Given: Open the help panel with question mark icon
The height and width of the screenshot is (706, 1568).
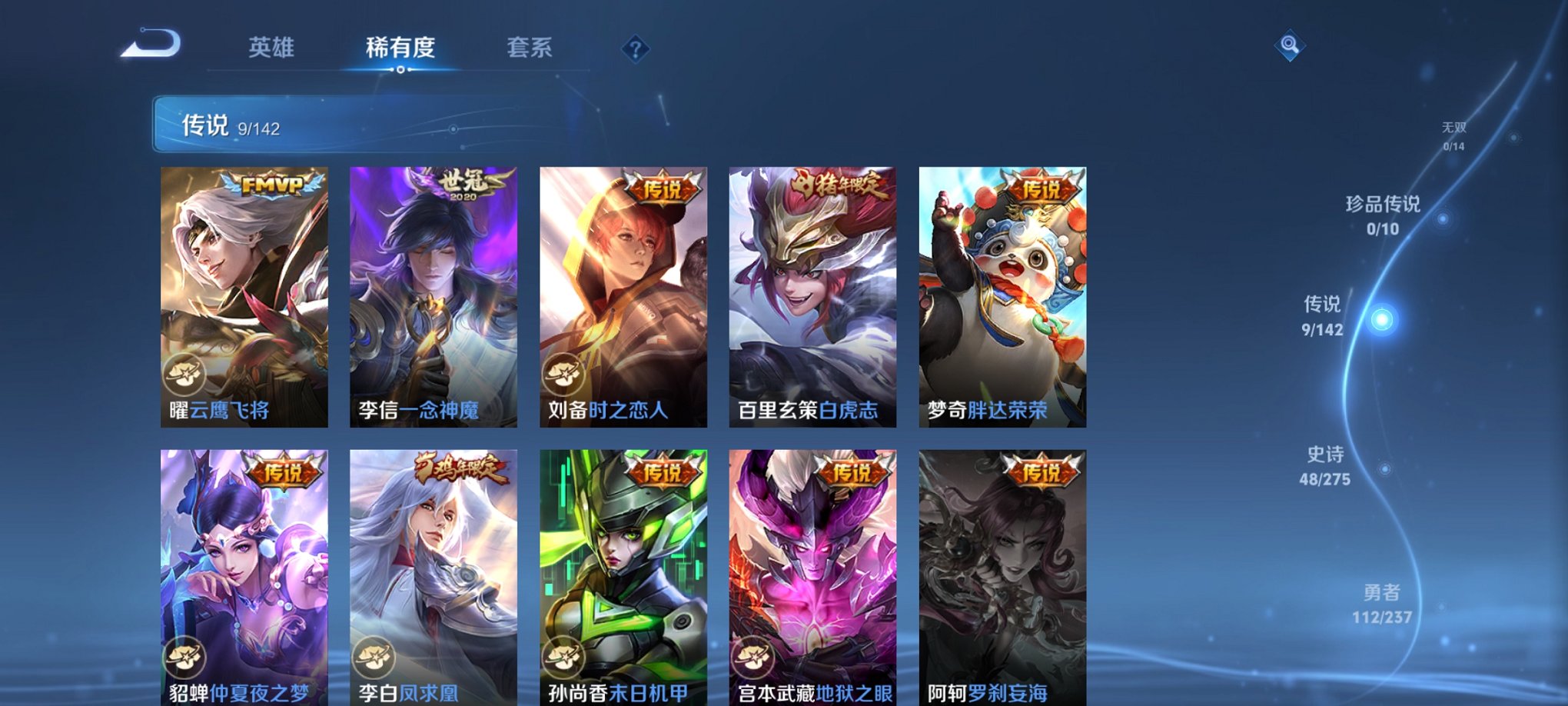Looking at the screenshot, I should [x=633, y=49].
